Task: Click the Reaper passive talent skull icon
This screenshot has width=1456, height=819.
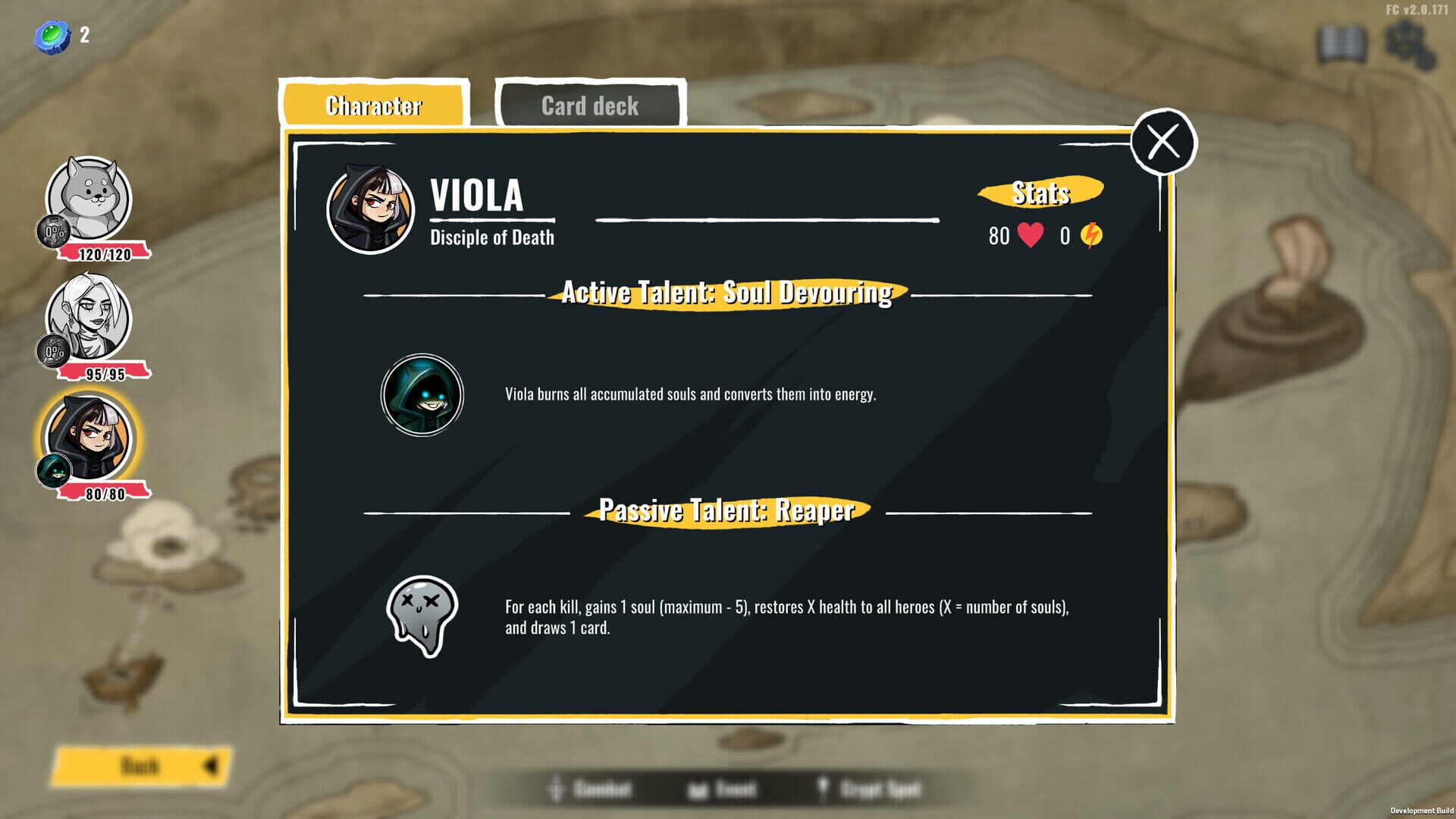Action: (x=421, y=616)
